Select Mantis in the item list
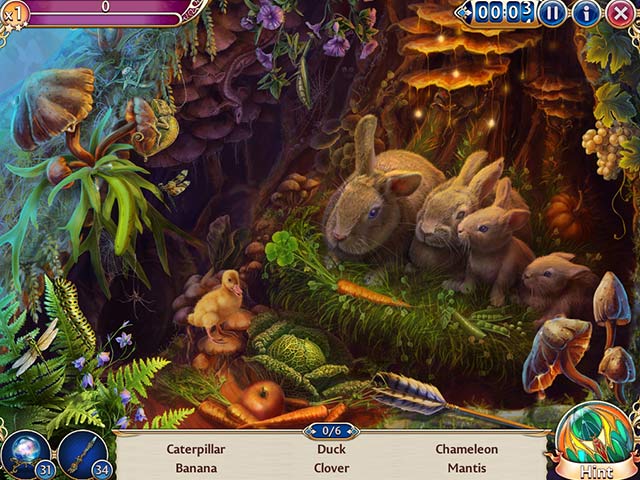Viewport: 640px width, 480px height. tap(466, 467)
